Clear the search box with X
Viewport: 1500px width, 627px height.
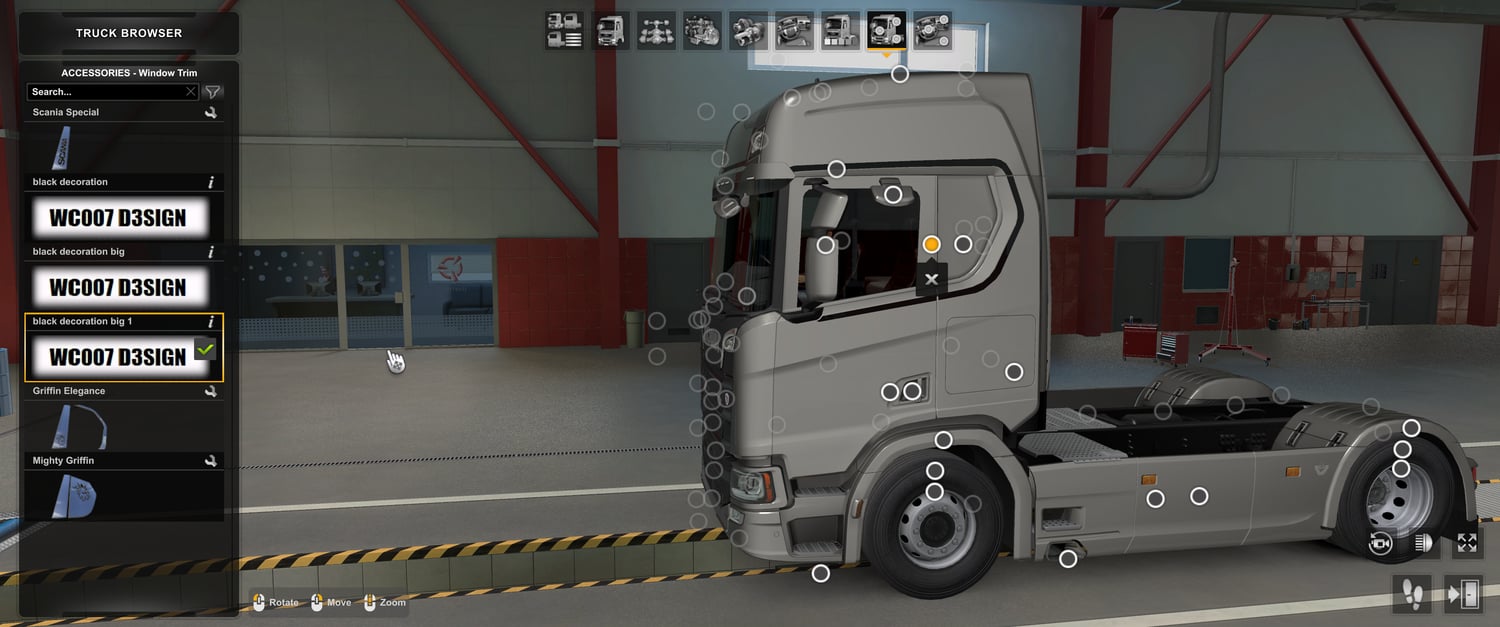click(x=191, y=92)
